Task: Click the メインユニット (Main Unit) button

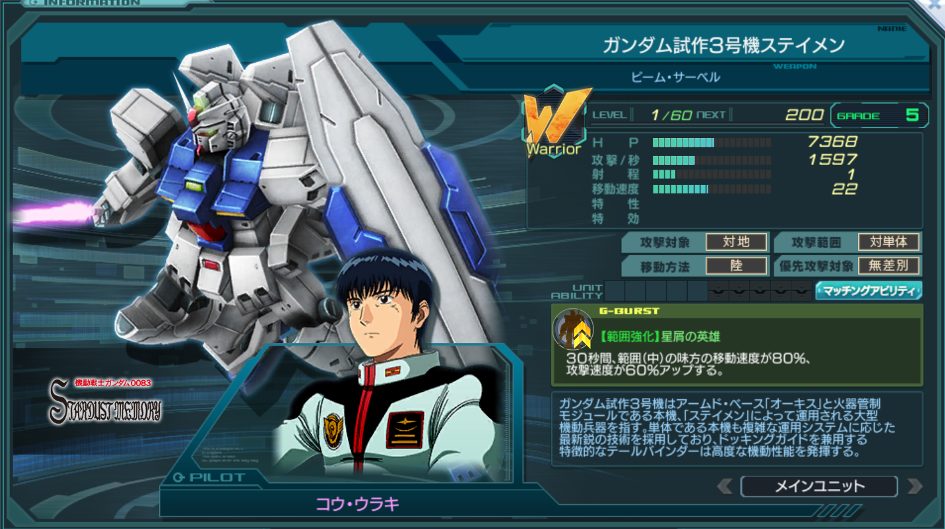Action: [818, 487]
